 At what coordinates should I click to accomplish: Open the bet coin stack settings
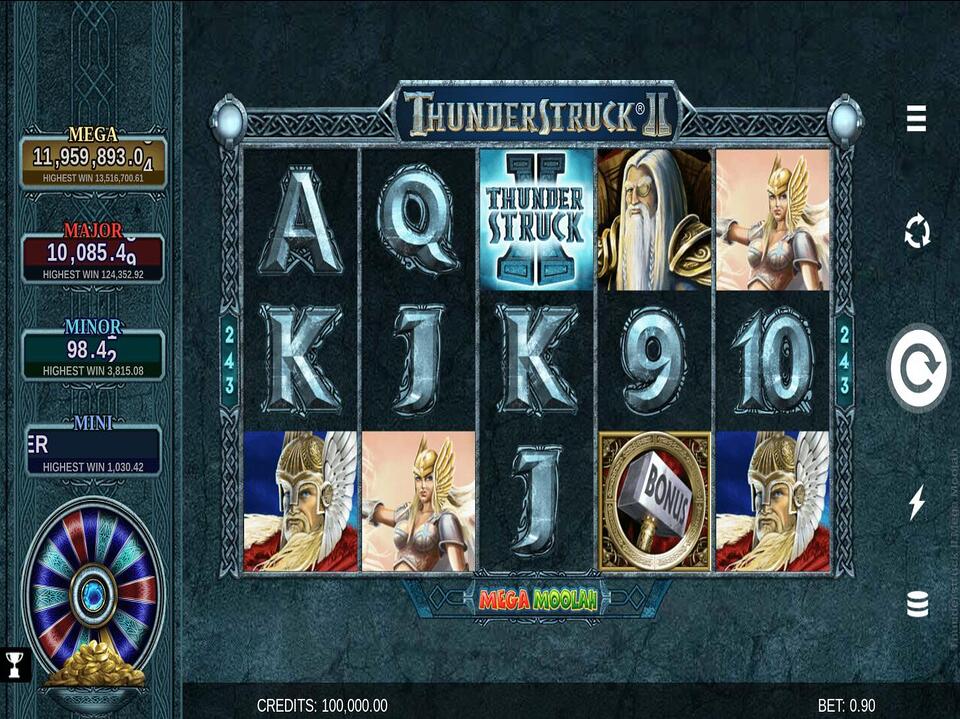click(x=916, y=603)
